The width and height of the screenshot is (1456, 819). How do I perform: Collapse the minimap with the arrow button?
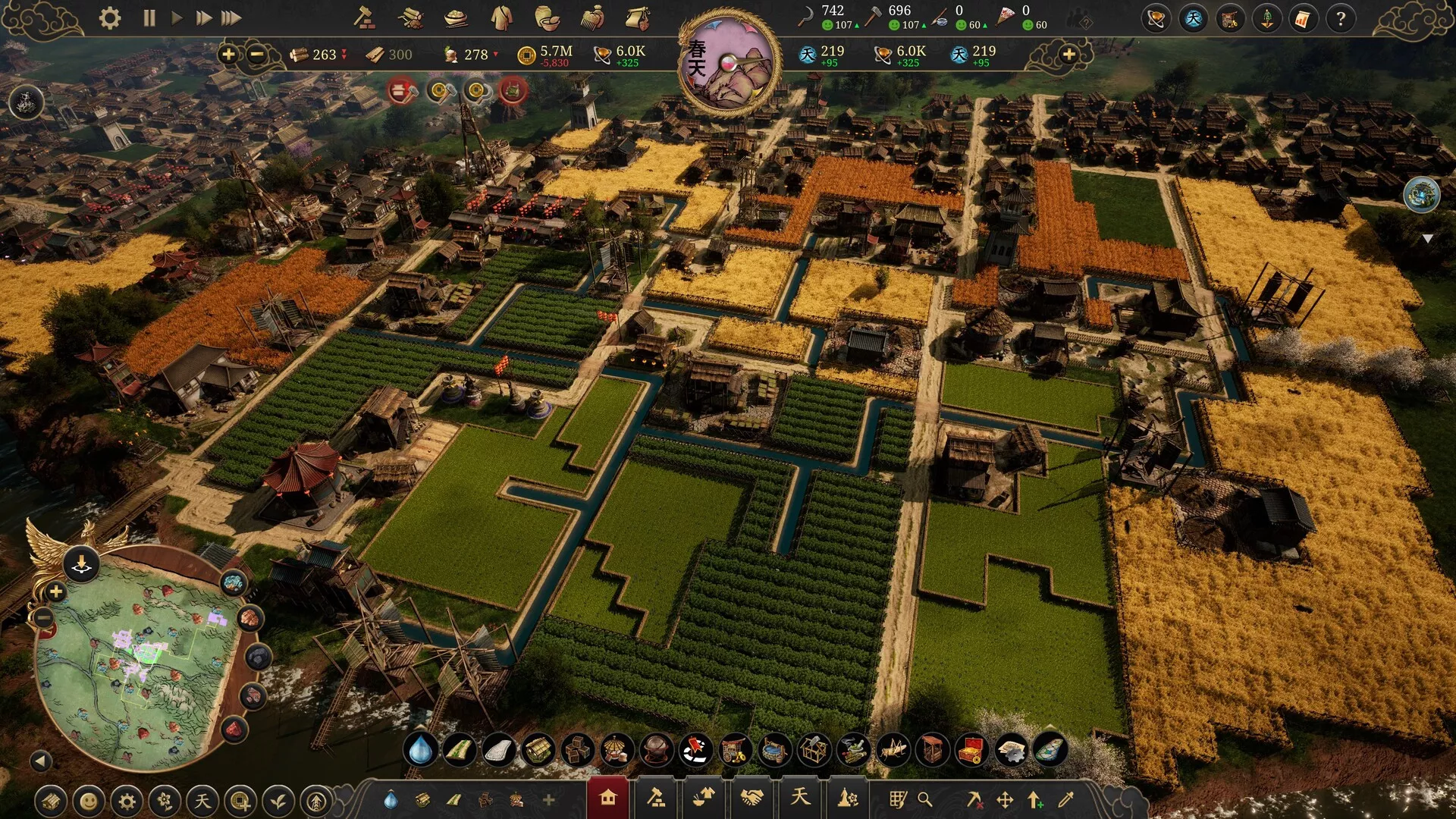coord(41,761)
